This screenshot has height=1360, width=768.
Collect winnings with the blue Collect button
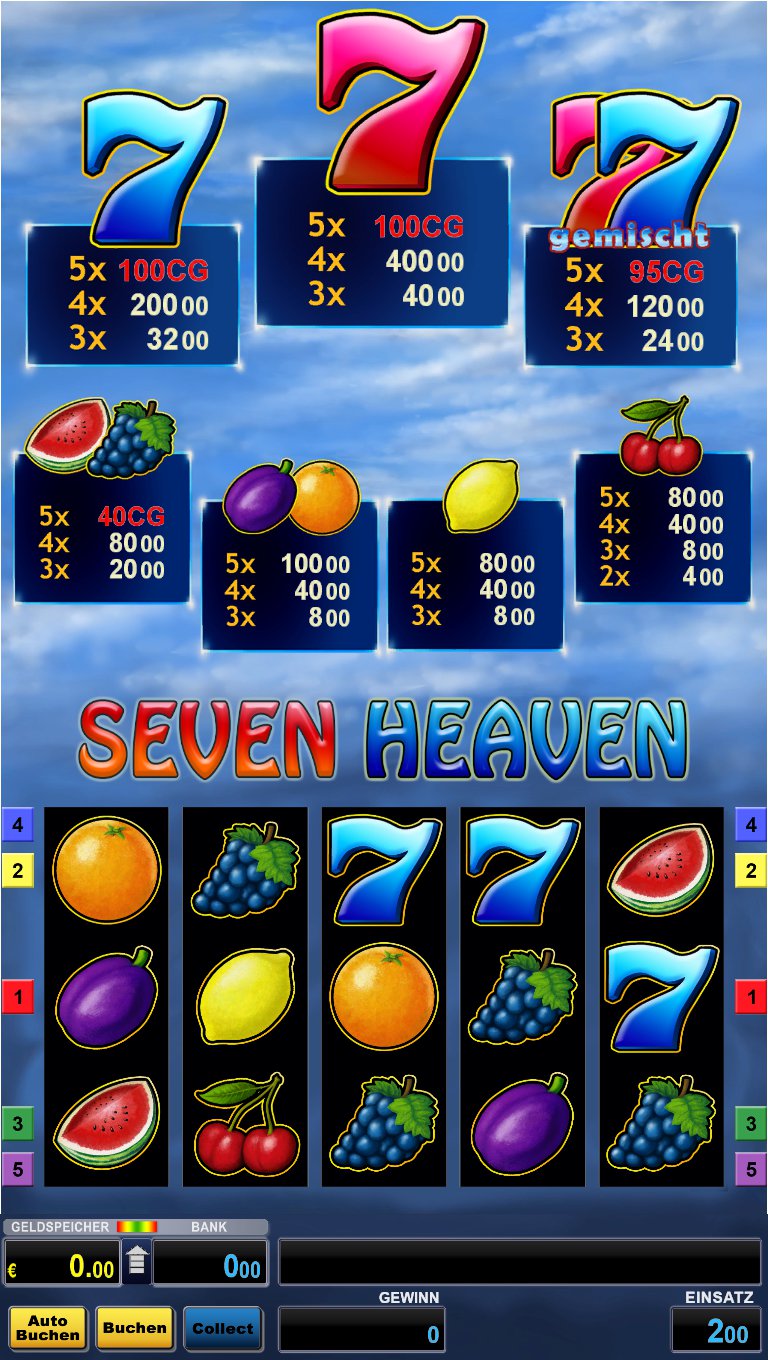pyautogui.click(x=222, y=1328)
